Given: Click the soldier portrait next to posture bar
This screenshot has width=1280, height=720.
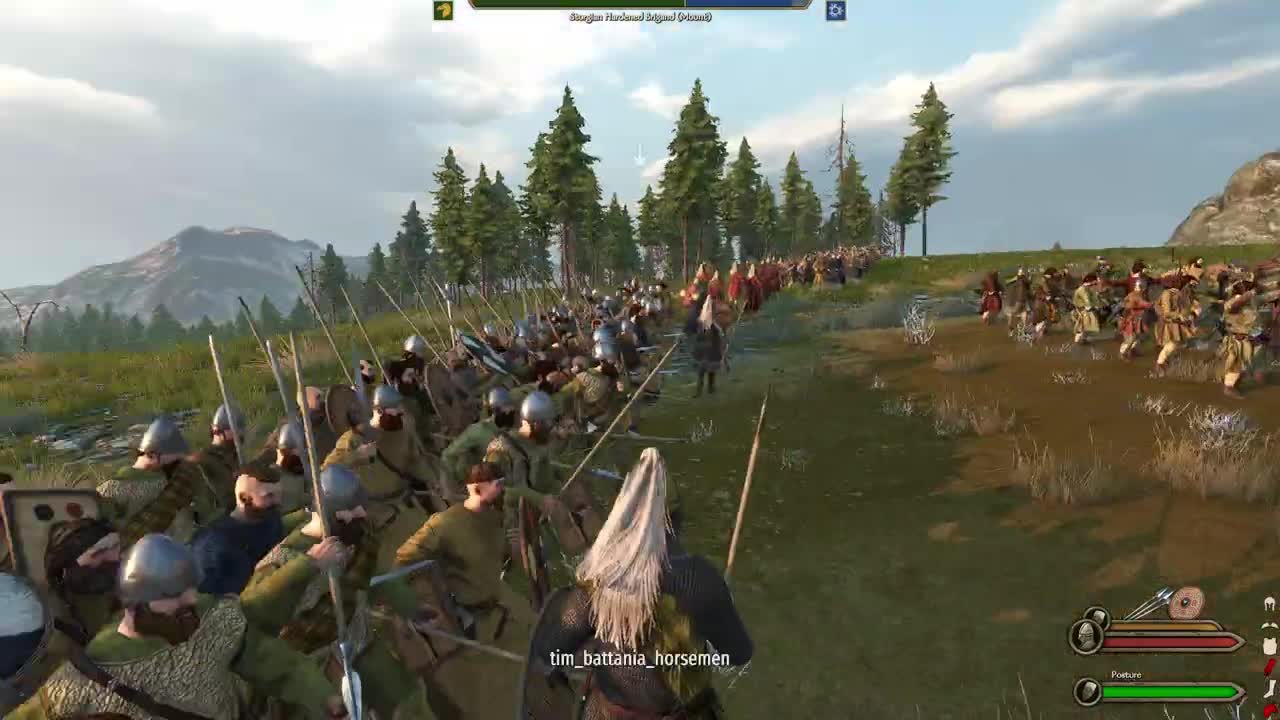Looking at the screenshot, I should (1087, 690).
